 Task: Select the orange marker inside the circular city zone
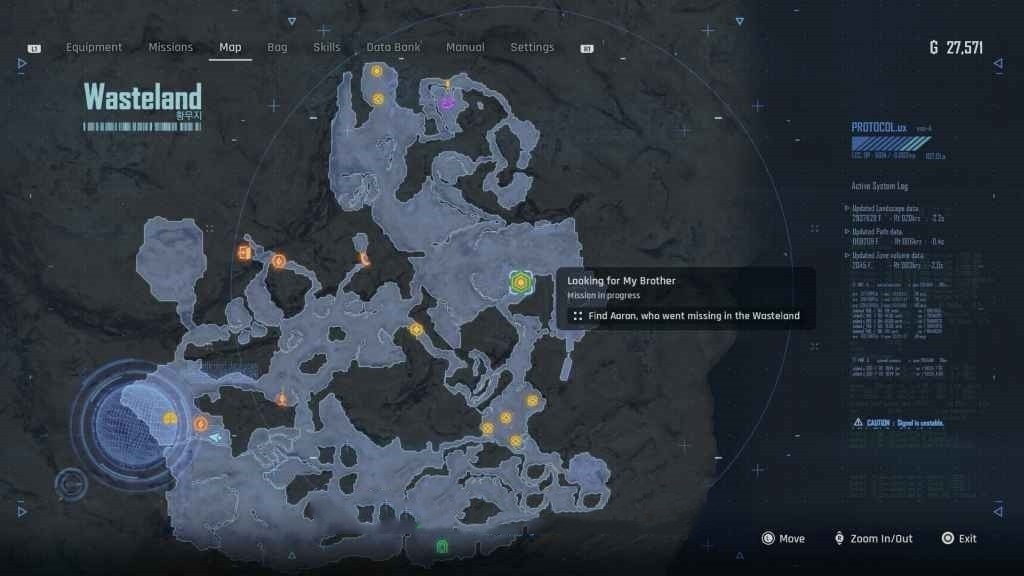pos(171,419)
